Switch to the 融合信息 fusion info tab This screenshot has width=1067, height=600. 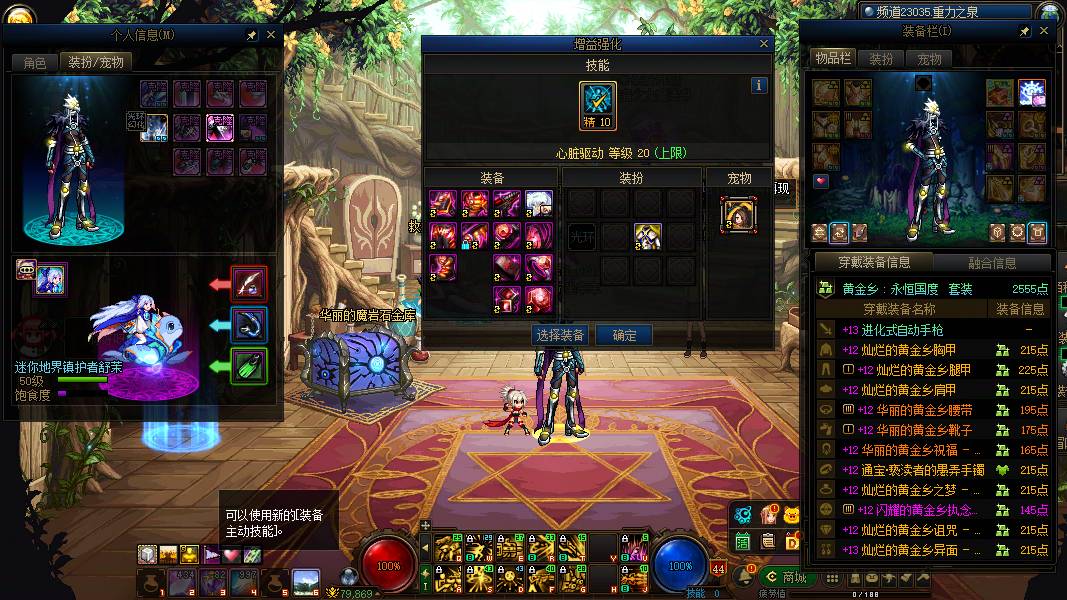(992, 263)
